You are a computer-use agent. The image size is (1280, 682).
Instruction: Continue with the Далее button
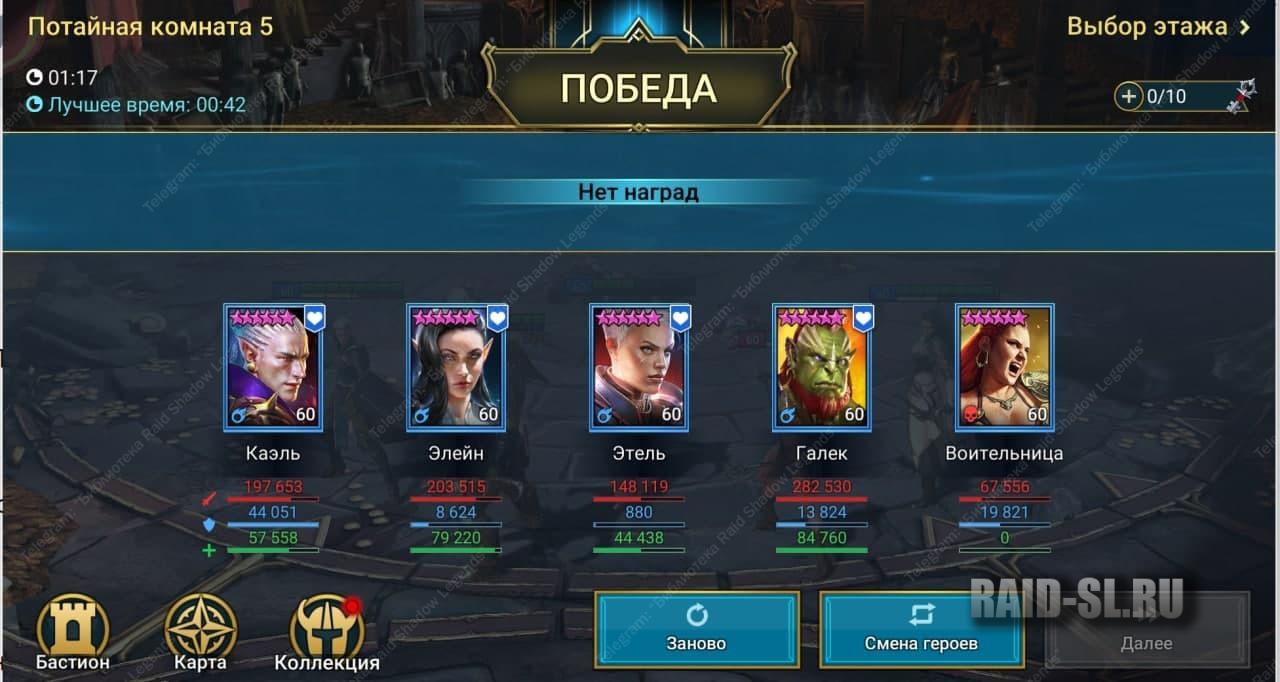[x=1146, y=629]
